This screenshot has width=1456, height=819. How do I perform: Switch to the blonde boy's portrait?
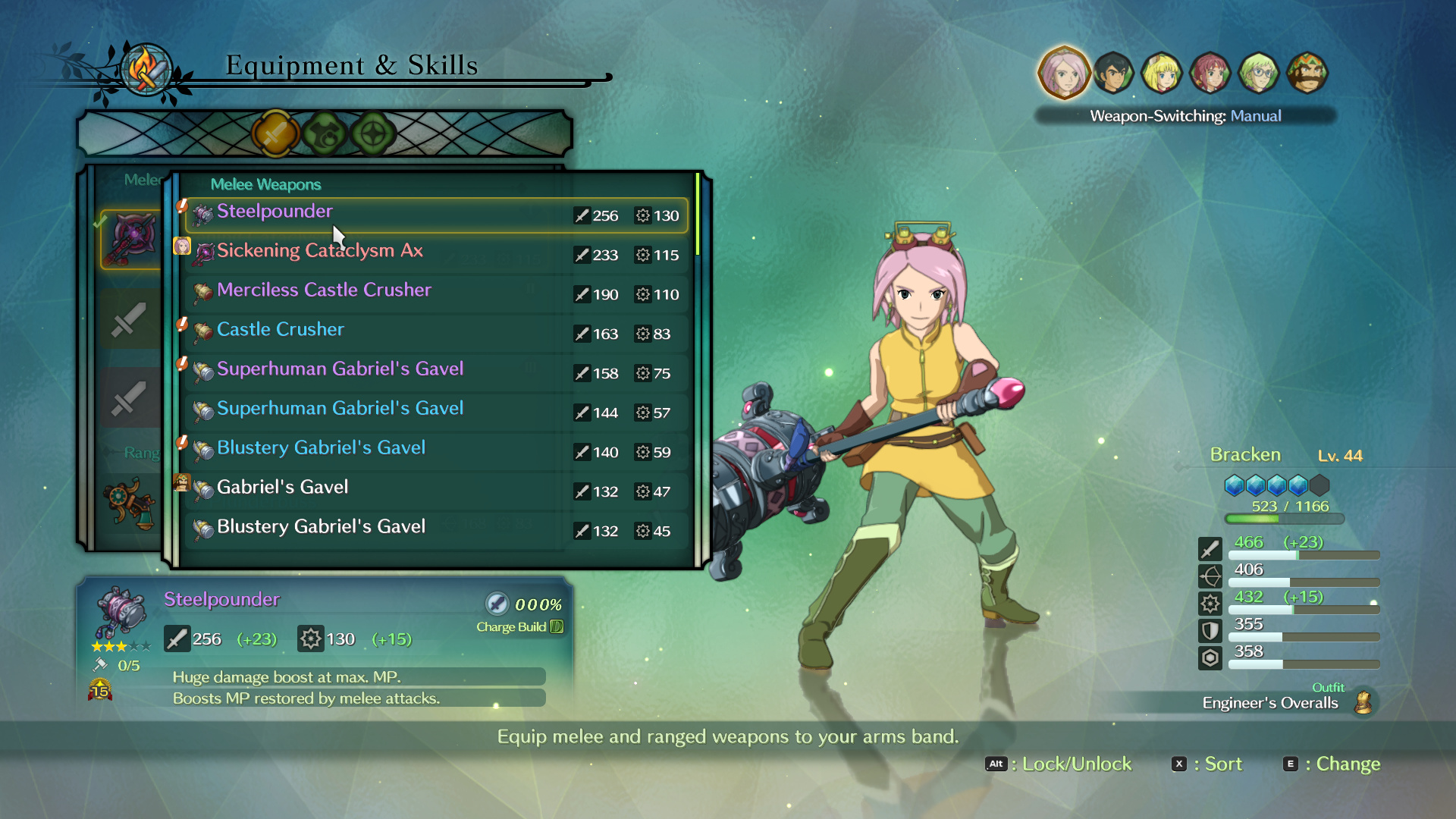click(1161, 74)
